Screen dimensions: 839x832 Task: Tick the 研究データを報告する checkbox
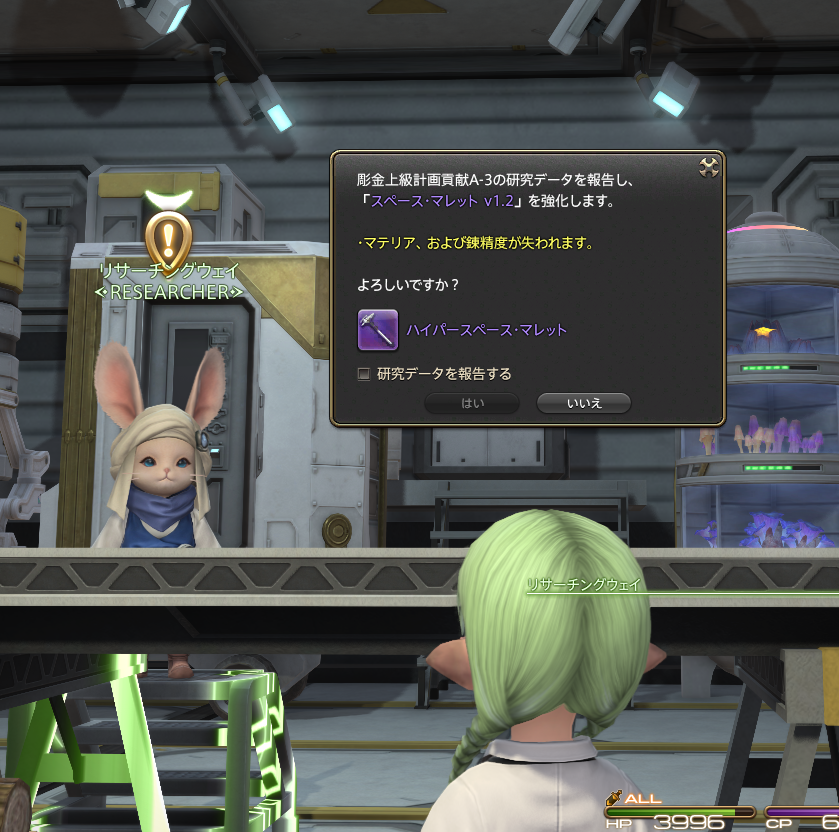click(364, 374)
